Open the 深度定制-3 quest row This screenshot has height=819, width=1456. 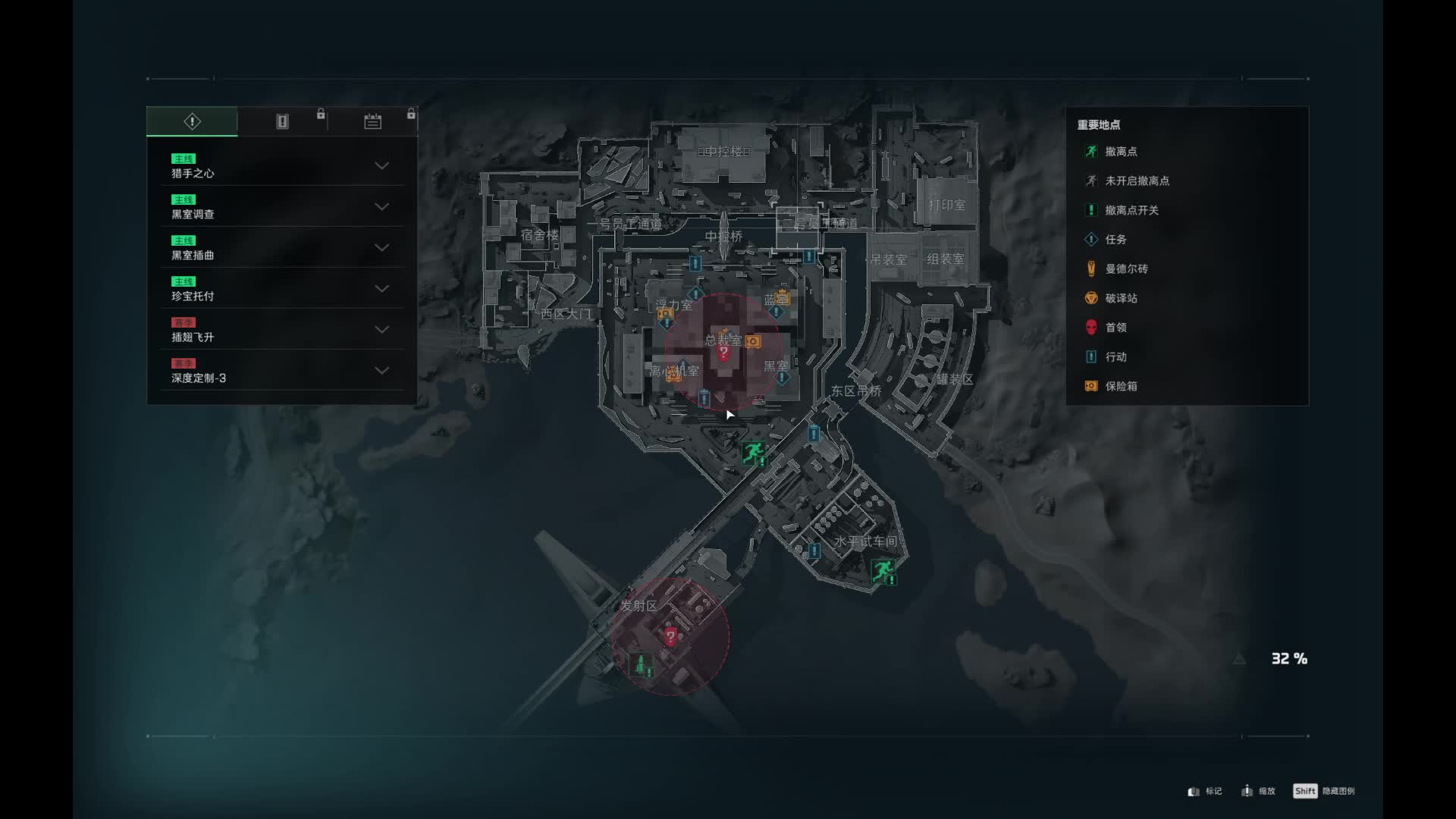click(281, 371)
